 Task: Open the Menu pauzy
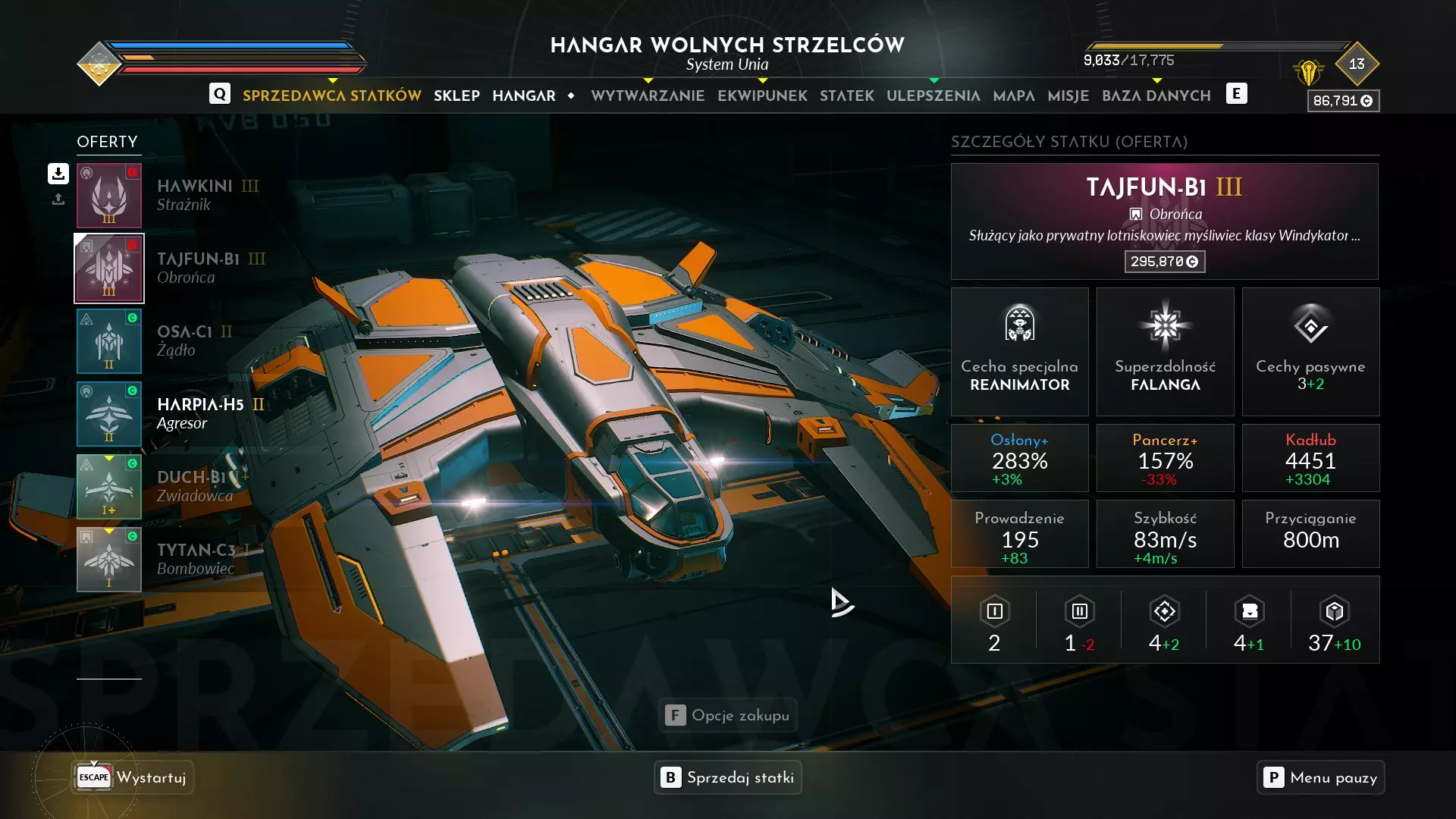click(1320, 777)
